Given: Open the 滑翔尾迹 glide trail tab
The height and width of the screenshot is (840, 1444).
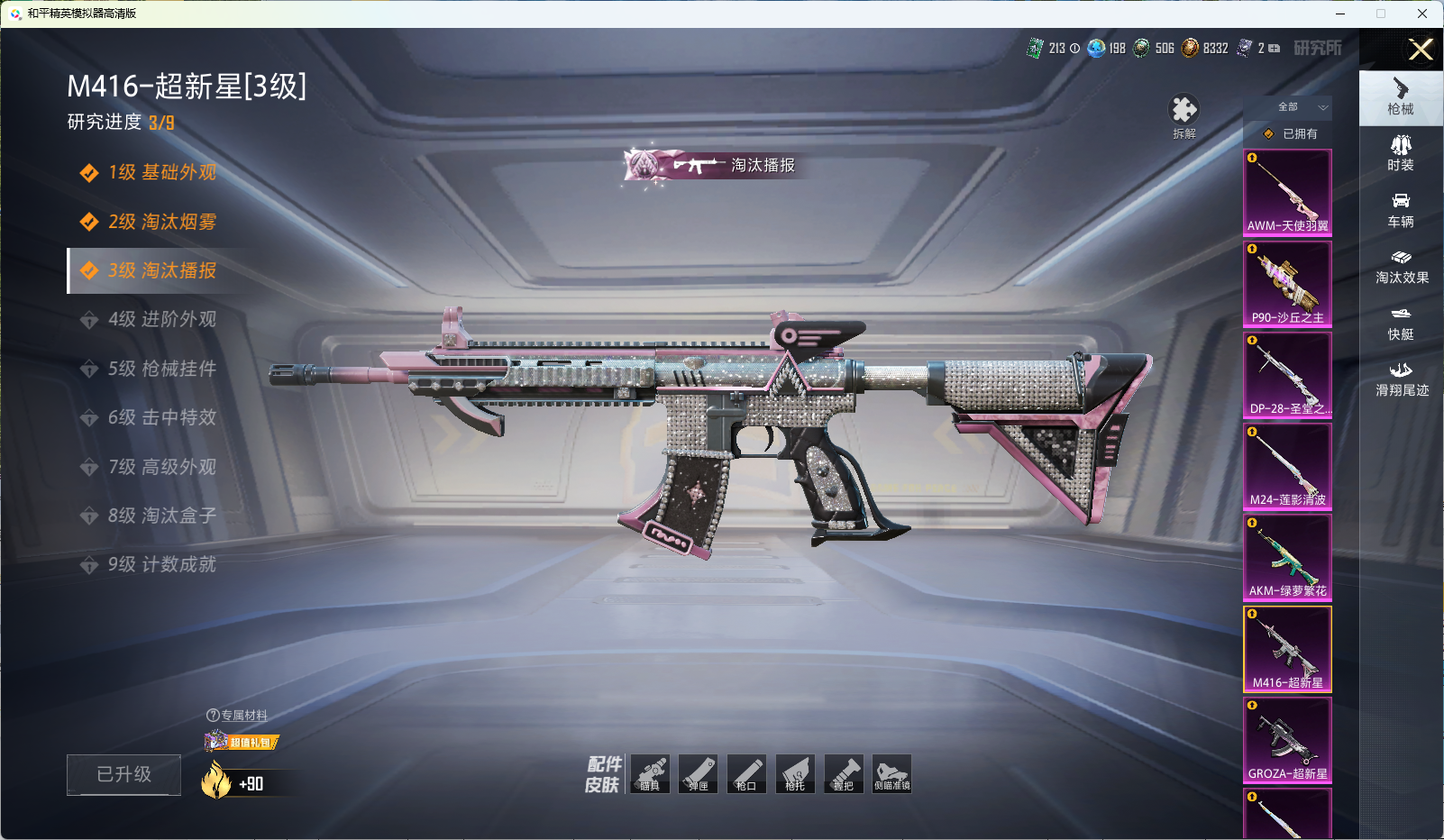Looking at the screenshot, I should coord(1401,379).
